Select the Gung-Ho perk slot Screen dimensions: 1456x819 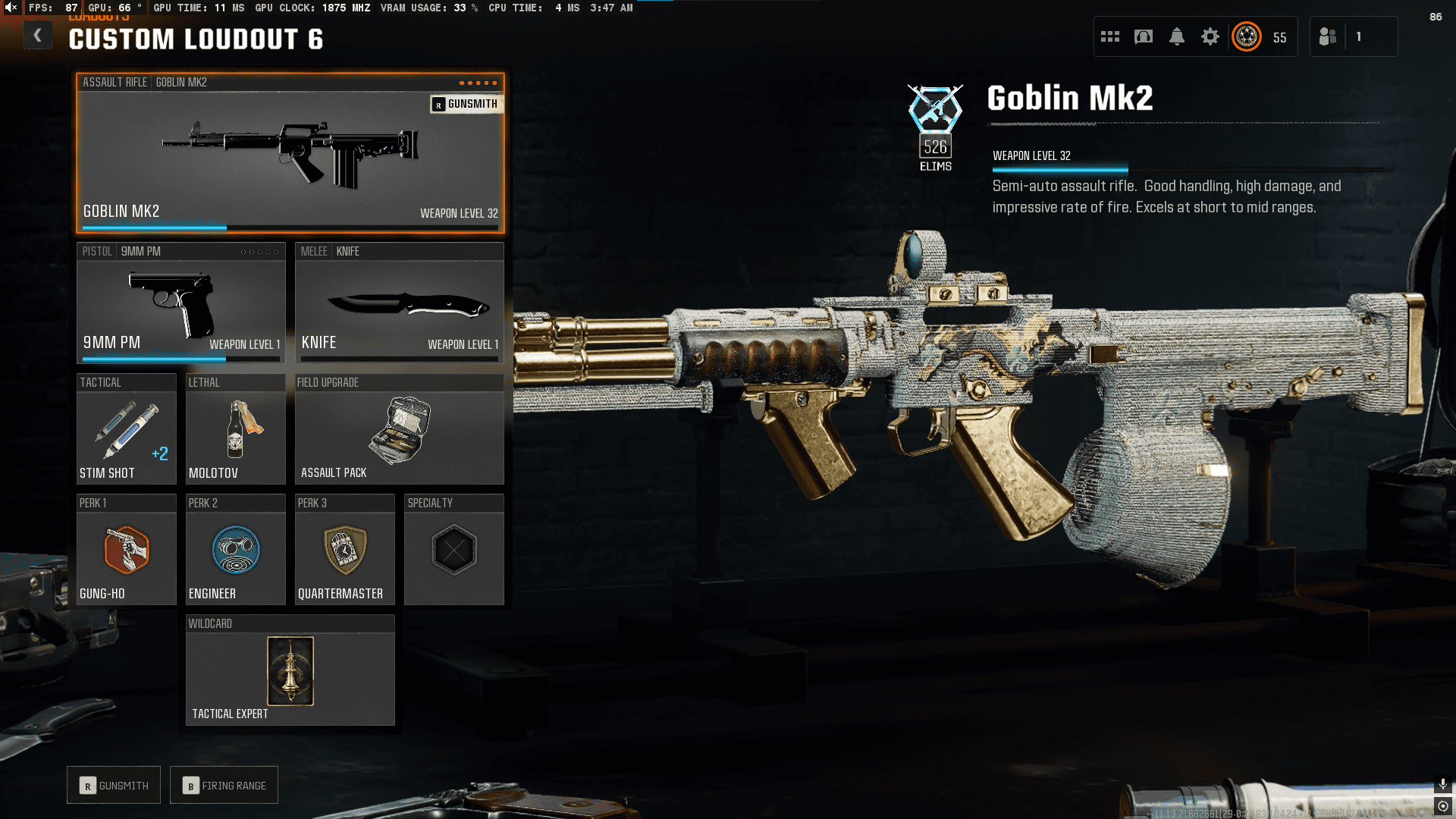click(126, 550)
